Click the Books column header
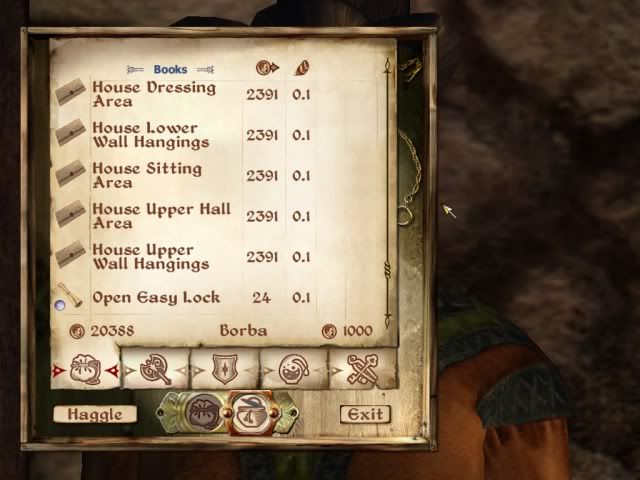640x480 pixels. (x=170, y=70)
